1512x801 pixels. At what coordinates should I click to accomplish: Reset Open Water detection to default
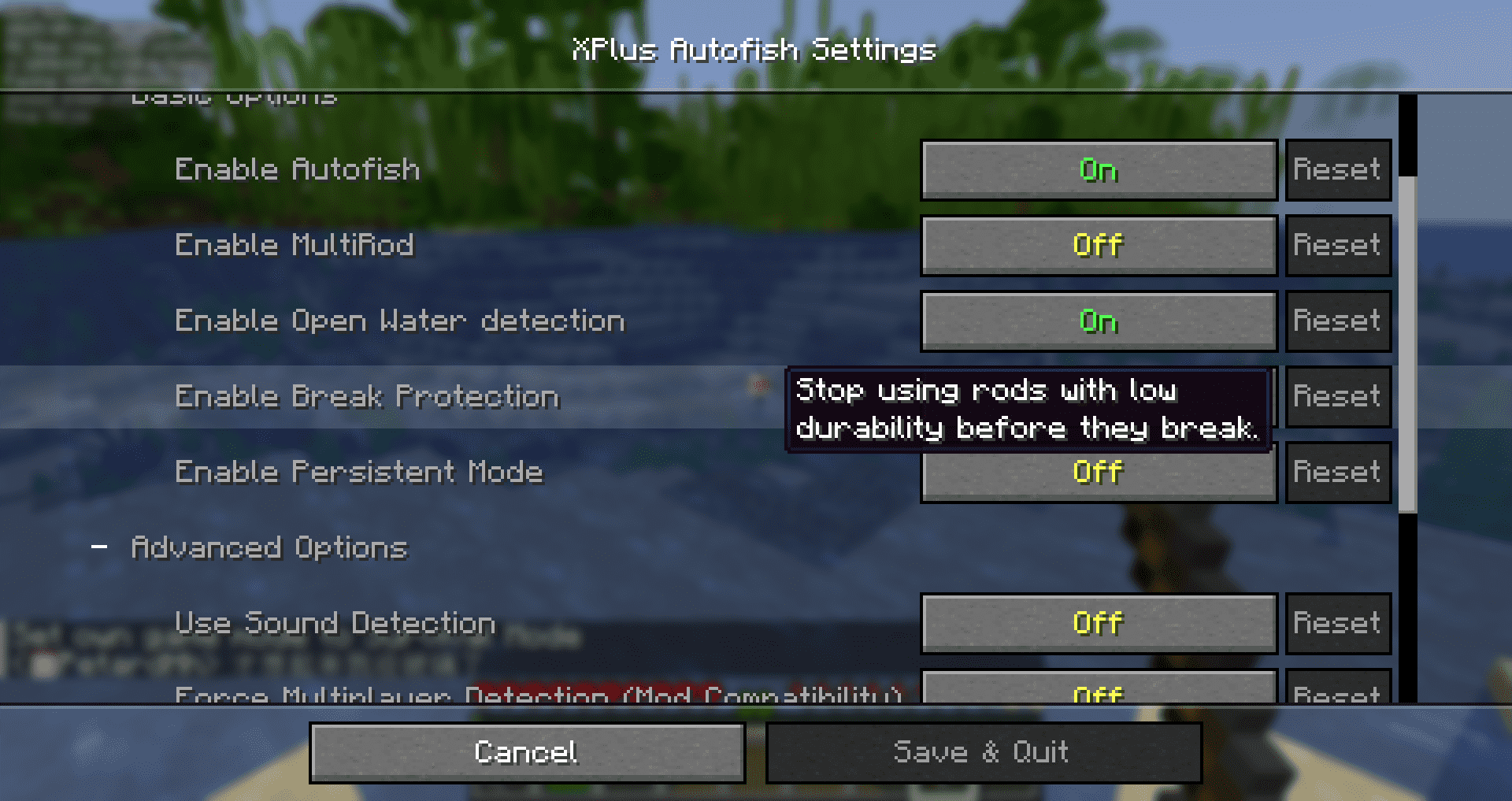1337,321
